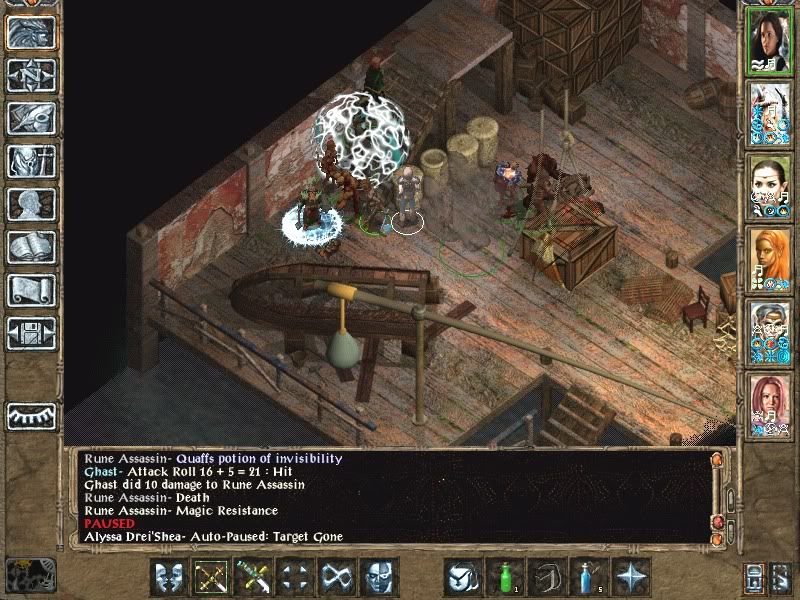Select the orange-haired character portrait
This screenshot has height=600, width=800.
coord(769,262)
